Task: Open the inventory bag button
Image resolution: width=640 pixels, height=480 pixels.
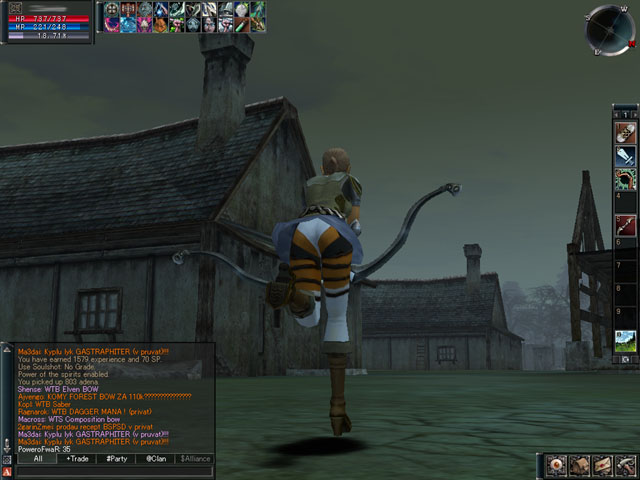Action: coord(580,465)
